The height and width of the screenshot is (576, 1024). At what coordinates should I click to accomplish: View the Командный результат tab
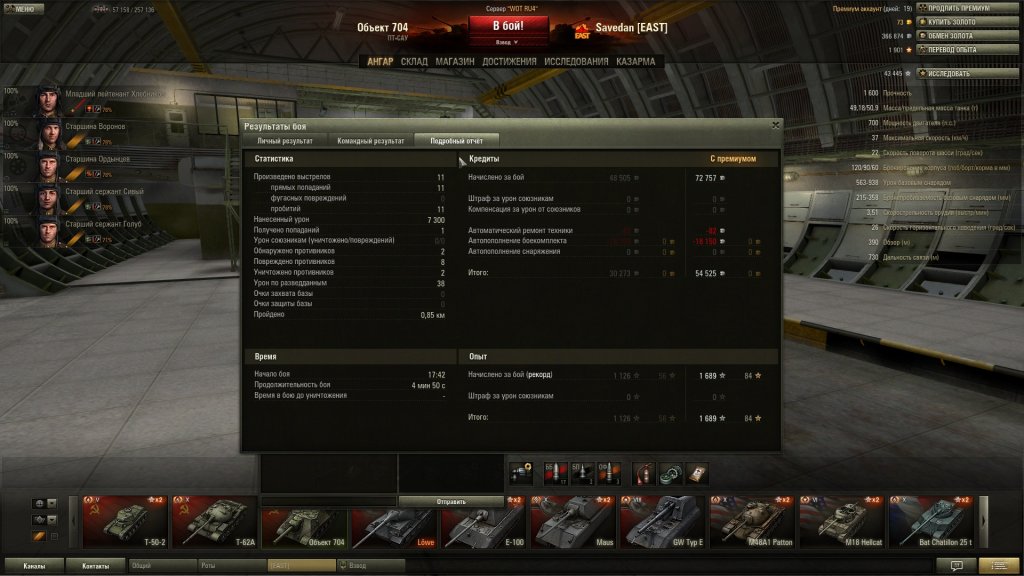click(371, 141)
